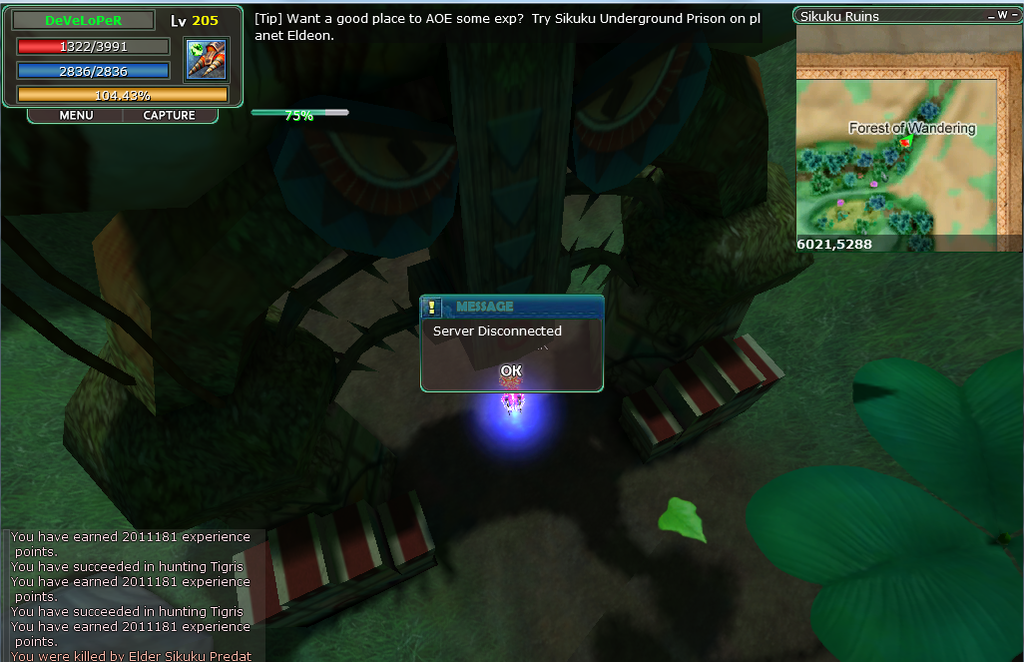Click the DeVeLoPeR character name plate
The image size is (1024, 662).
[x=84, y=20]
